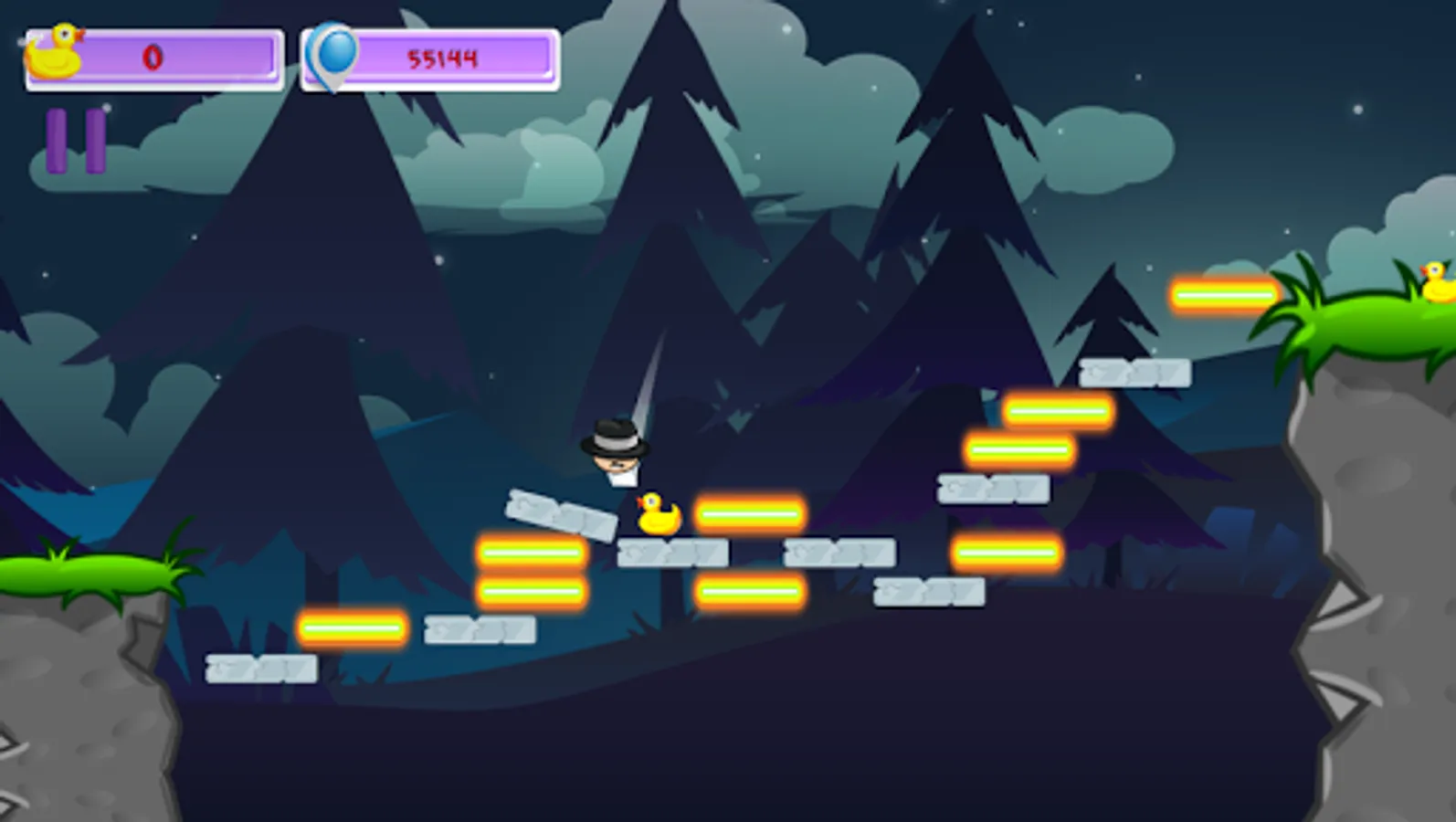Tap the highest glowing platform near the top right
Screen dimensions: 1456x822
click(1224, 292)
